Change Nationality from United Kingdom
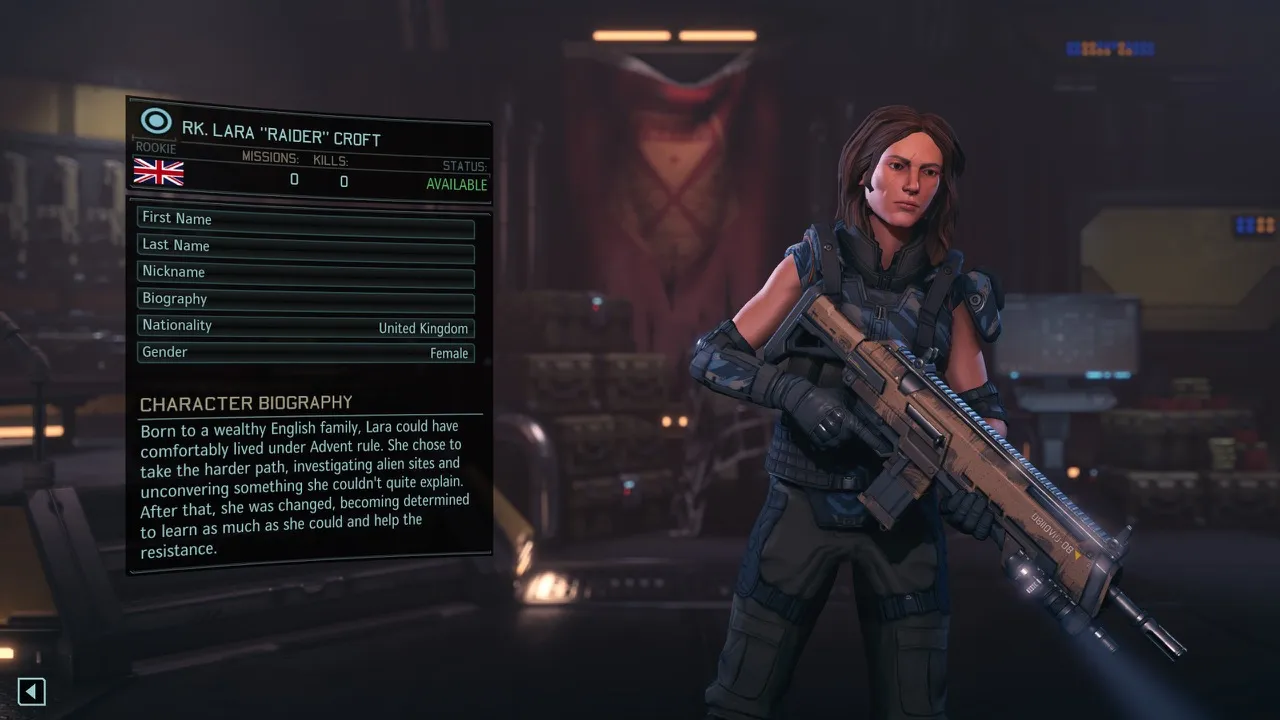1280x720 pixels. (305, 327)
